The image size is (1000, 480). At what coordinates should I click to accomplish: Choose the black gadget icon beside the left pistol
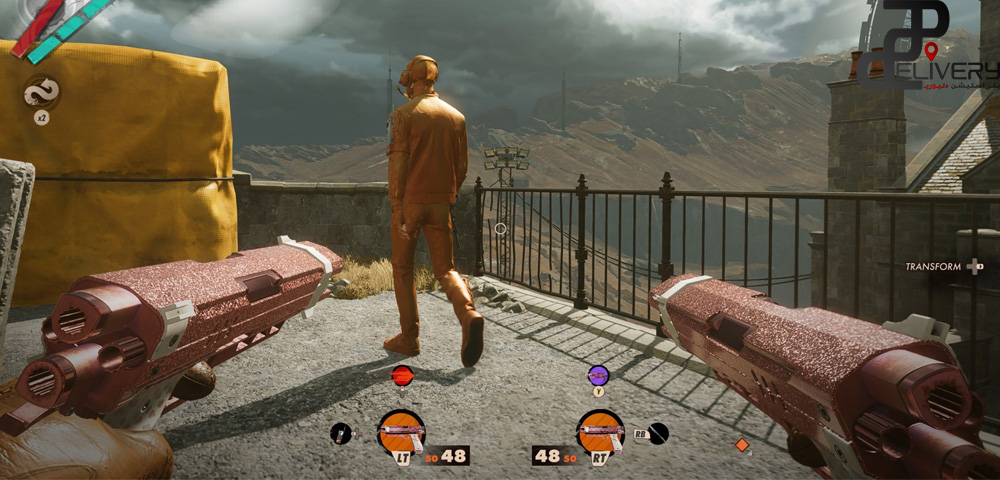pyautogui.click(x=341, y=433)
